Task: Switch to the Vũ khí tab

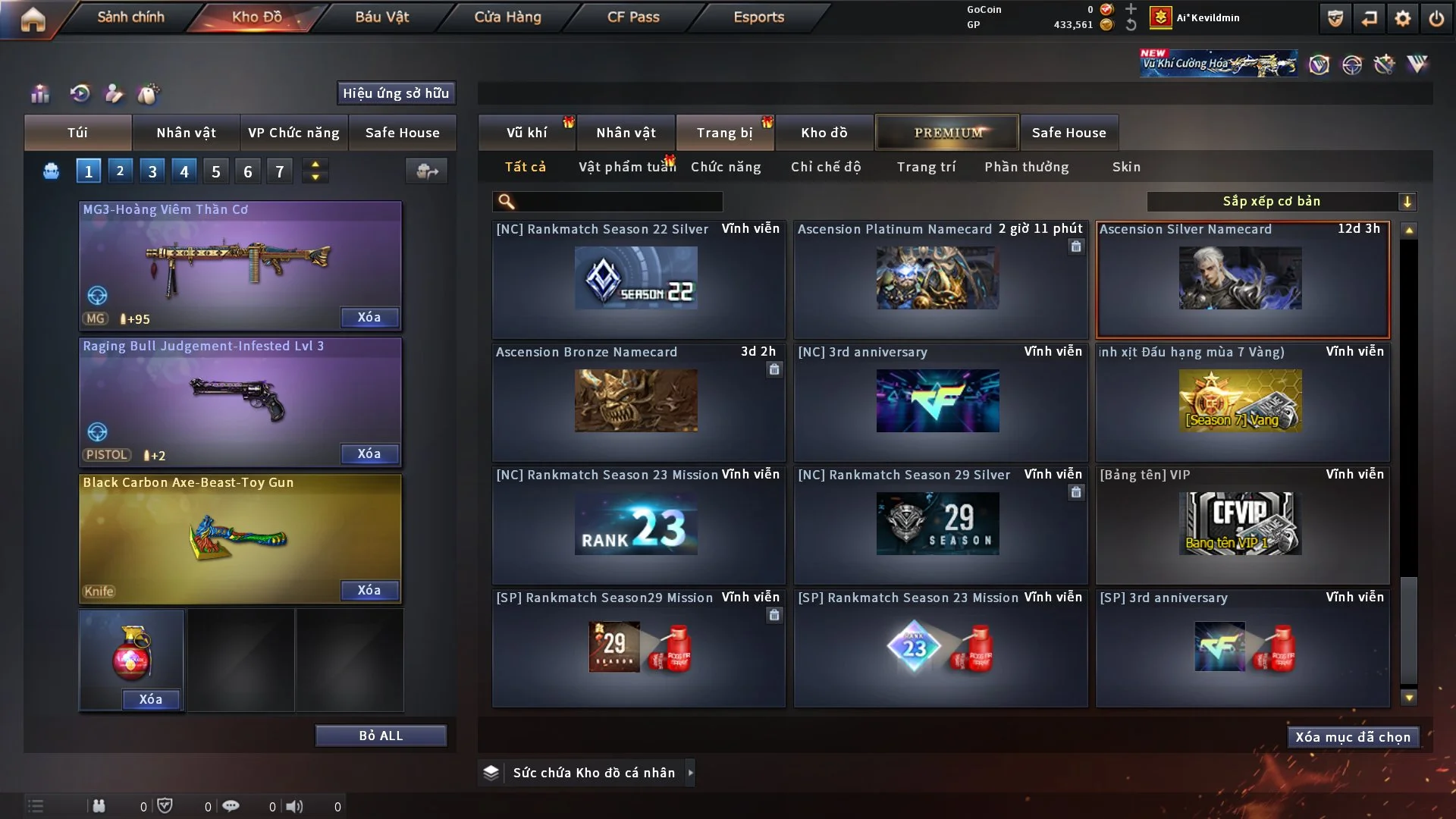Action: click(526, 133)
